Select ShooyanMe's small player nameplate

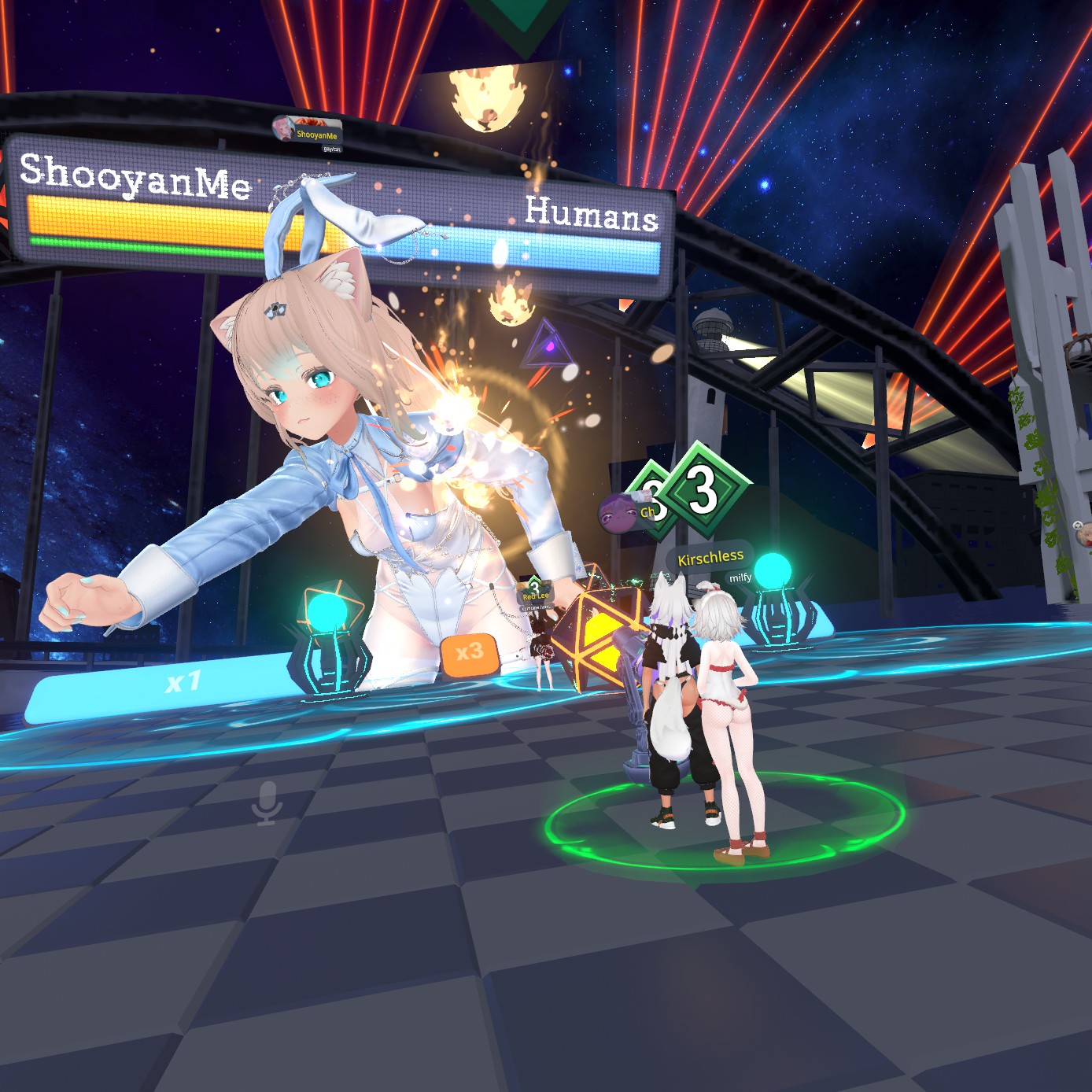[308, 132]
